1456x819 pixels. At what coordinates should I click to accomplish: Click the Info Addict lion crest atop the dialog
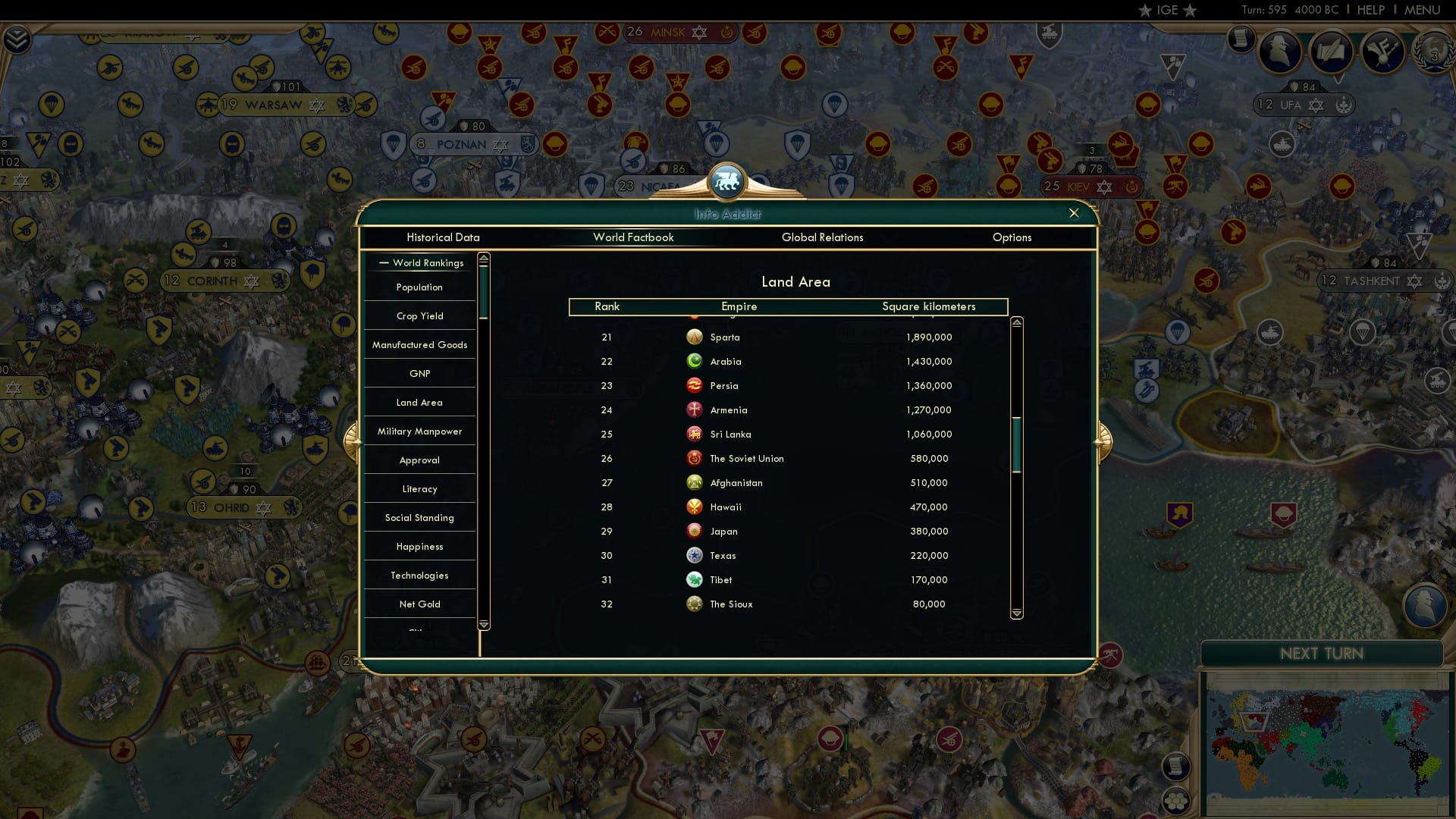(x=727, y=182)
